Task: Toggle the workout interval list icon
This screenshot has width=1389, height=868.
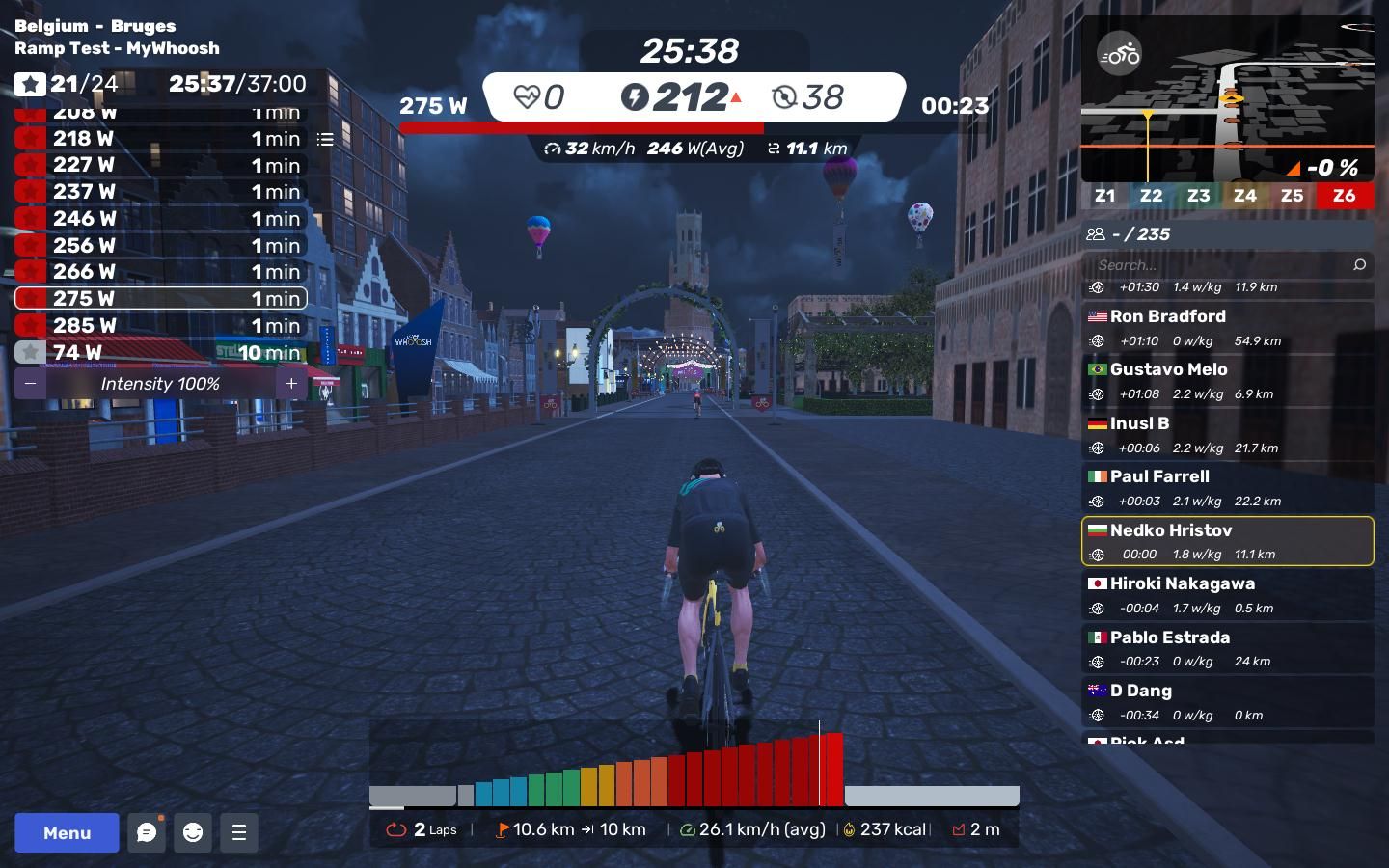Action: point(325,140)
